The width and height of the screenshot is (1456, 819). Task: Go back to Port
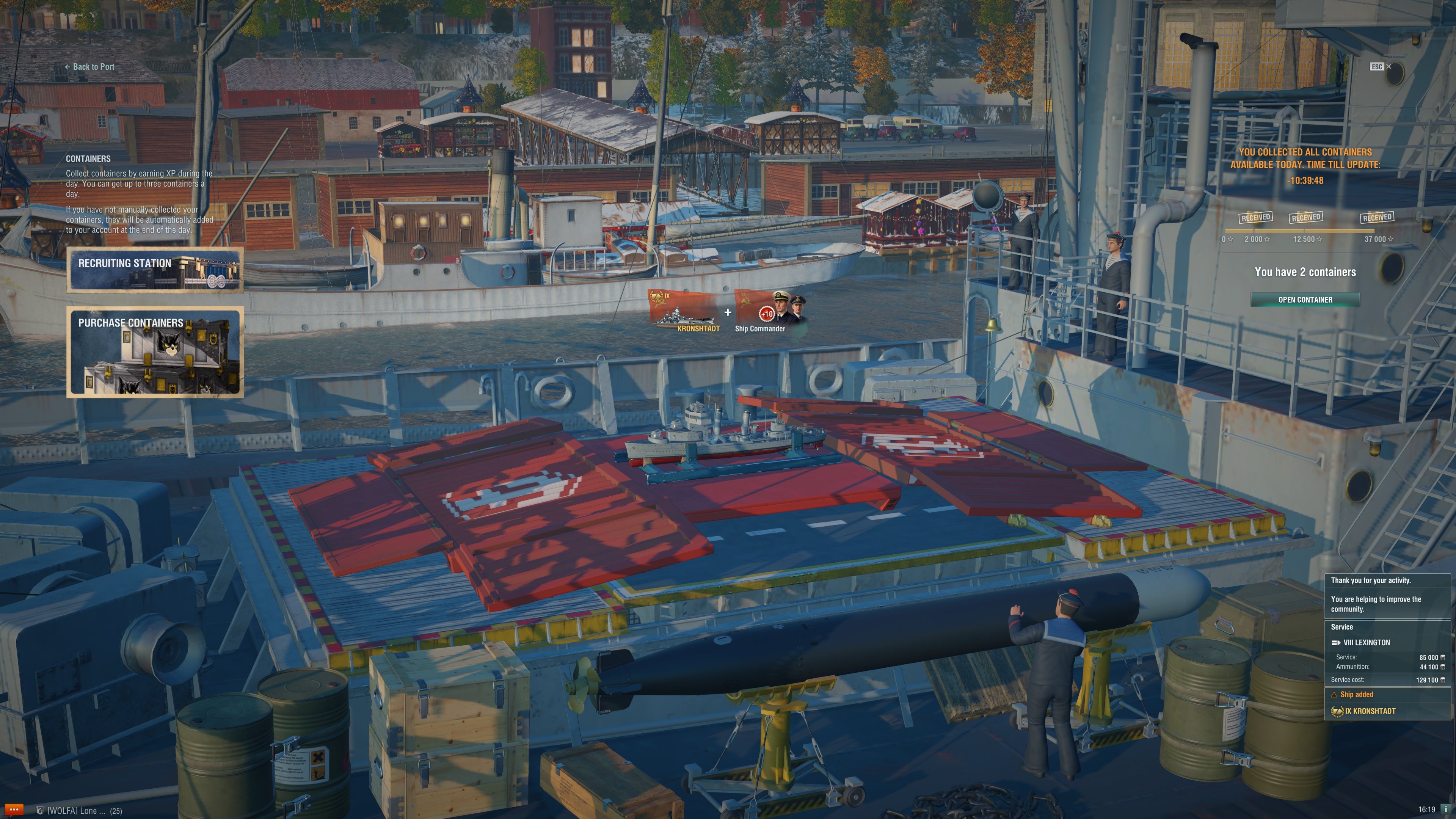[90, 67]
